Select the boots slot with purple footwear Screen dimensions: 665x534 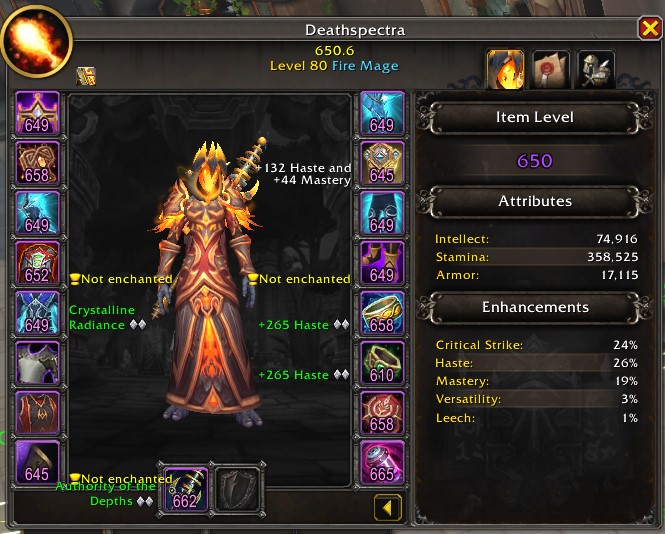click(382, 262)
